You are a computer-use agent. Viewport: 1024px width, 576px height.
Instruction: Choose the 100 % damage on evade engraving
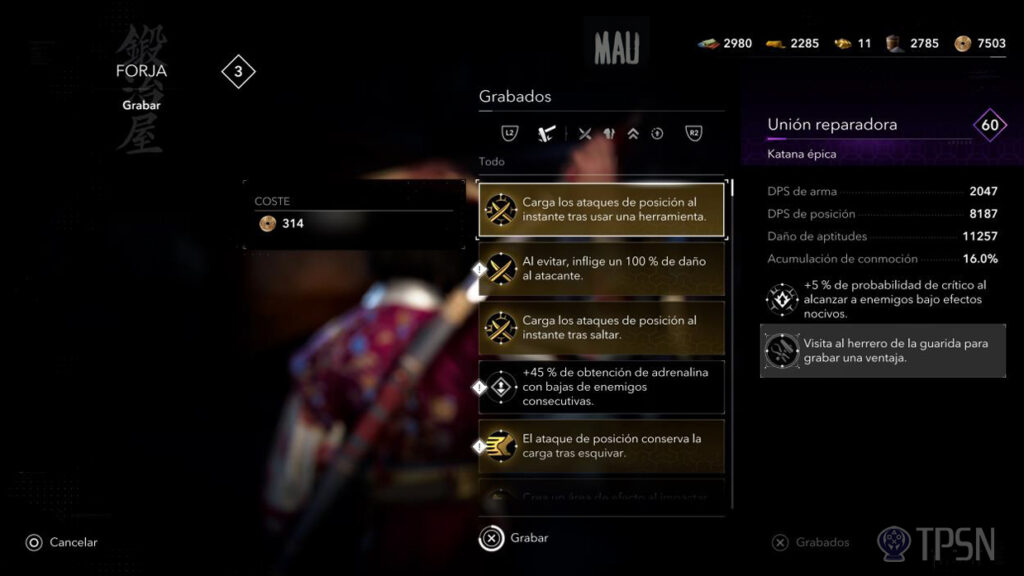pyautogui.click(x=602, y=268)
